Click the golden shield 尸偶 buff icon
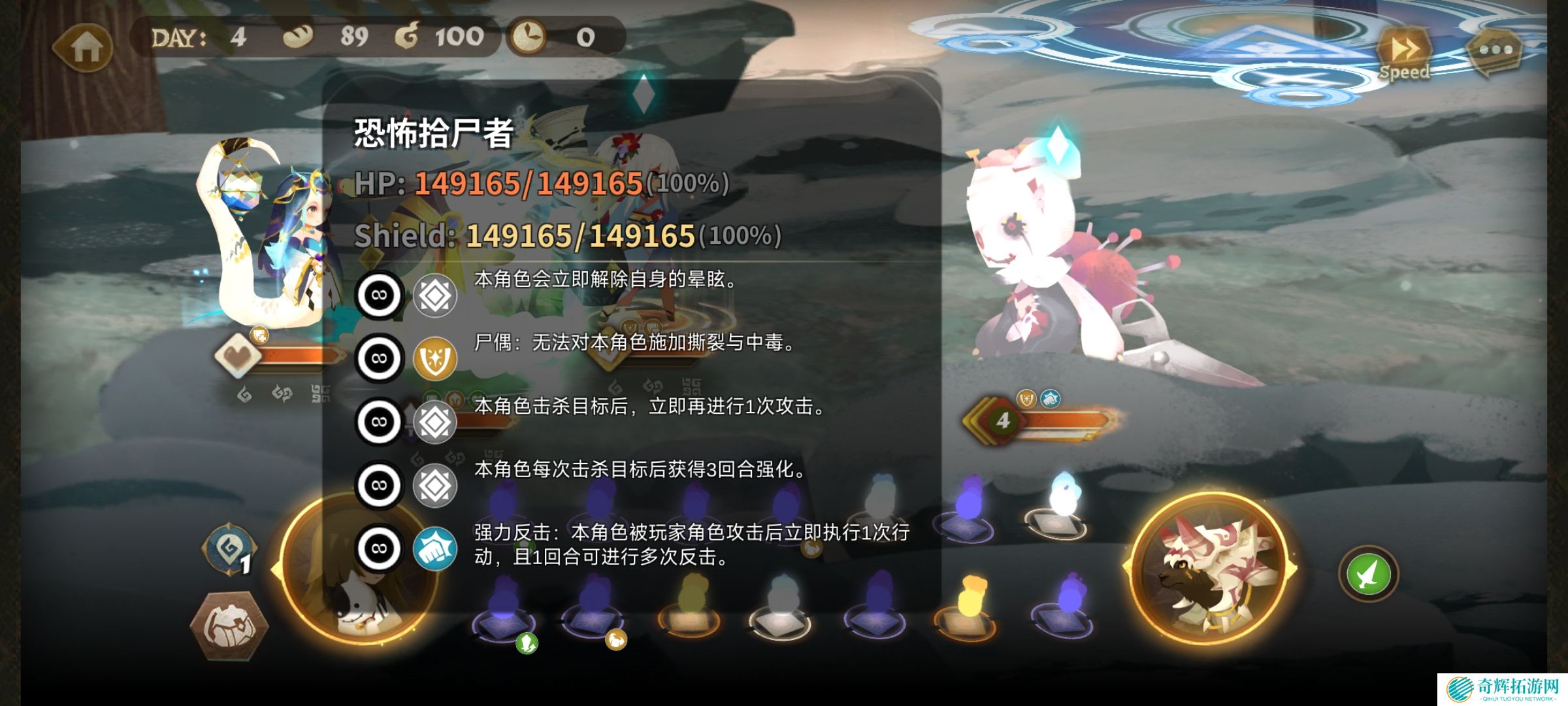Screen dimensions: 1568x706 [x=435, y=358]
